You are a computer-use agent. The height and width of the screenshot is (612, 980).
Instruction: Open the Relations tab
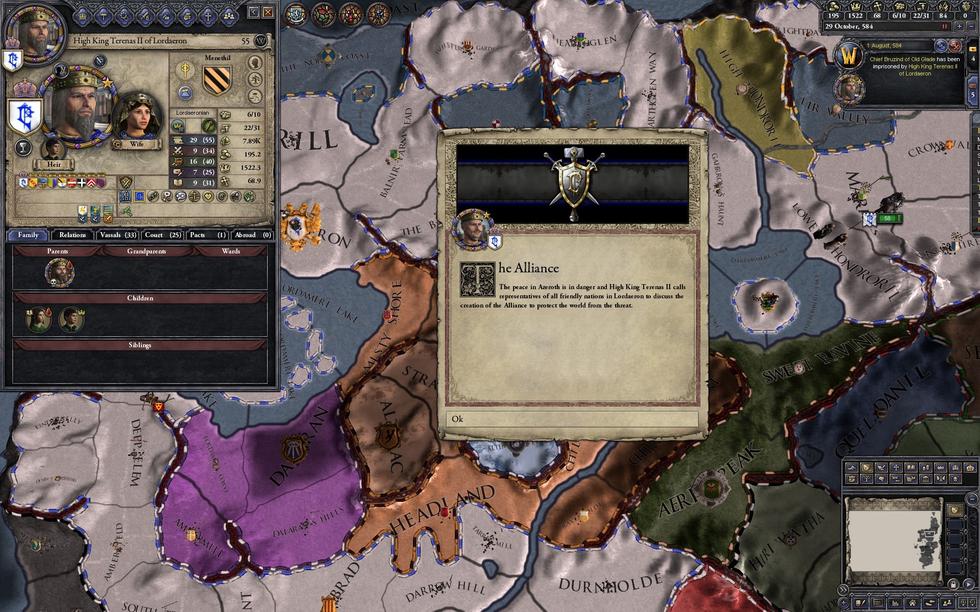(72, 235)
